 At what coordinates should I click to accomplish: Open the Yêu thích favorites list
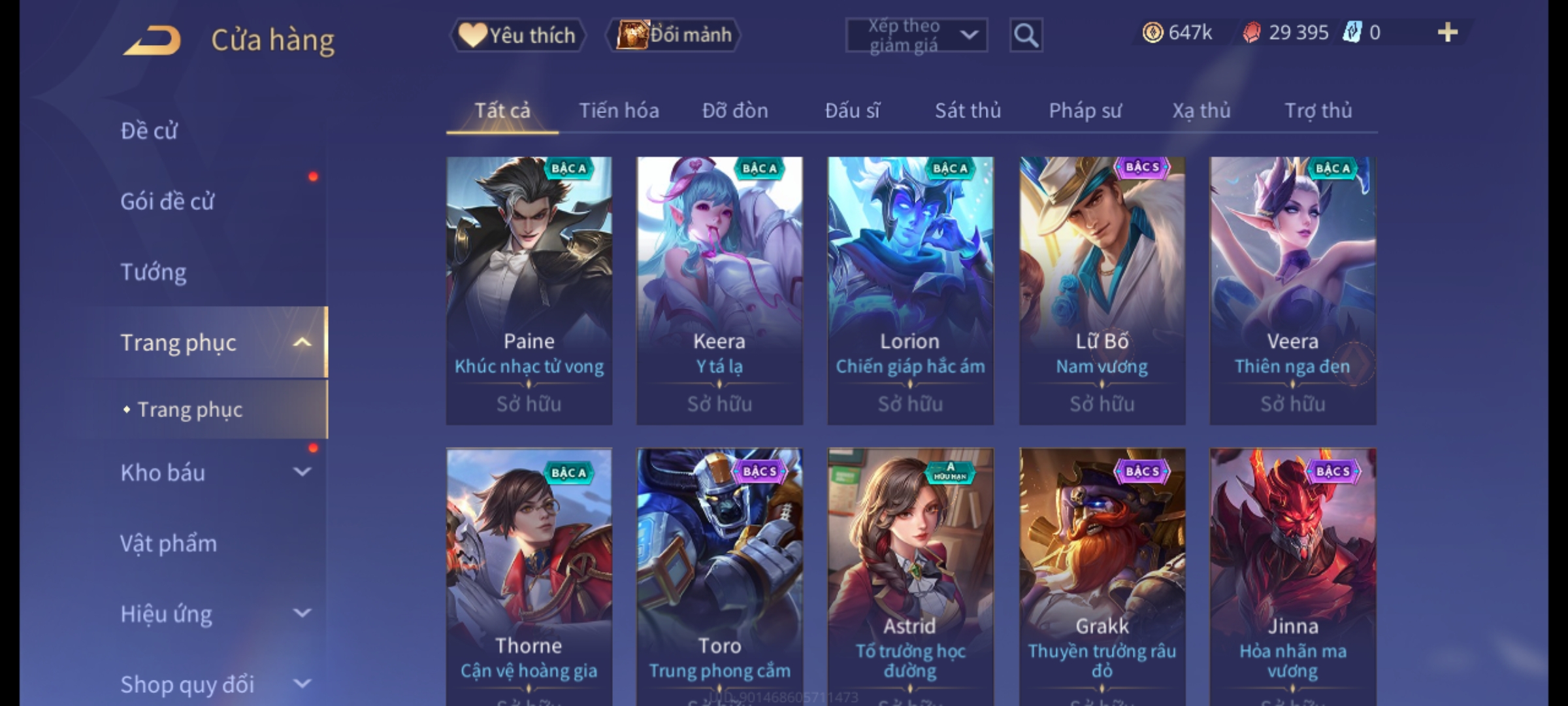517,35
